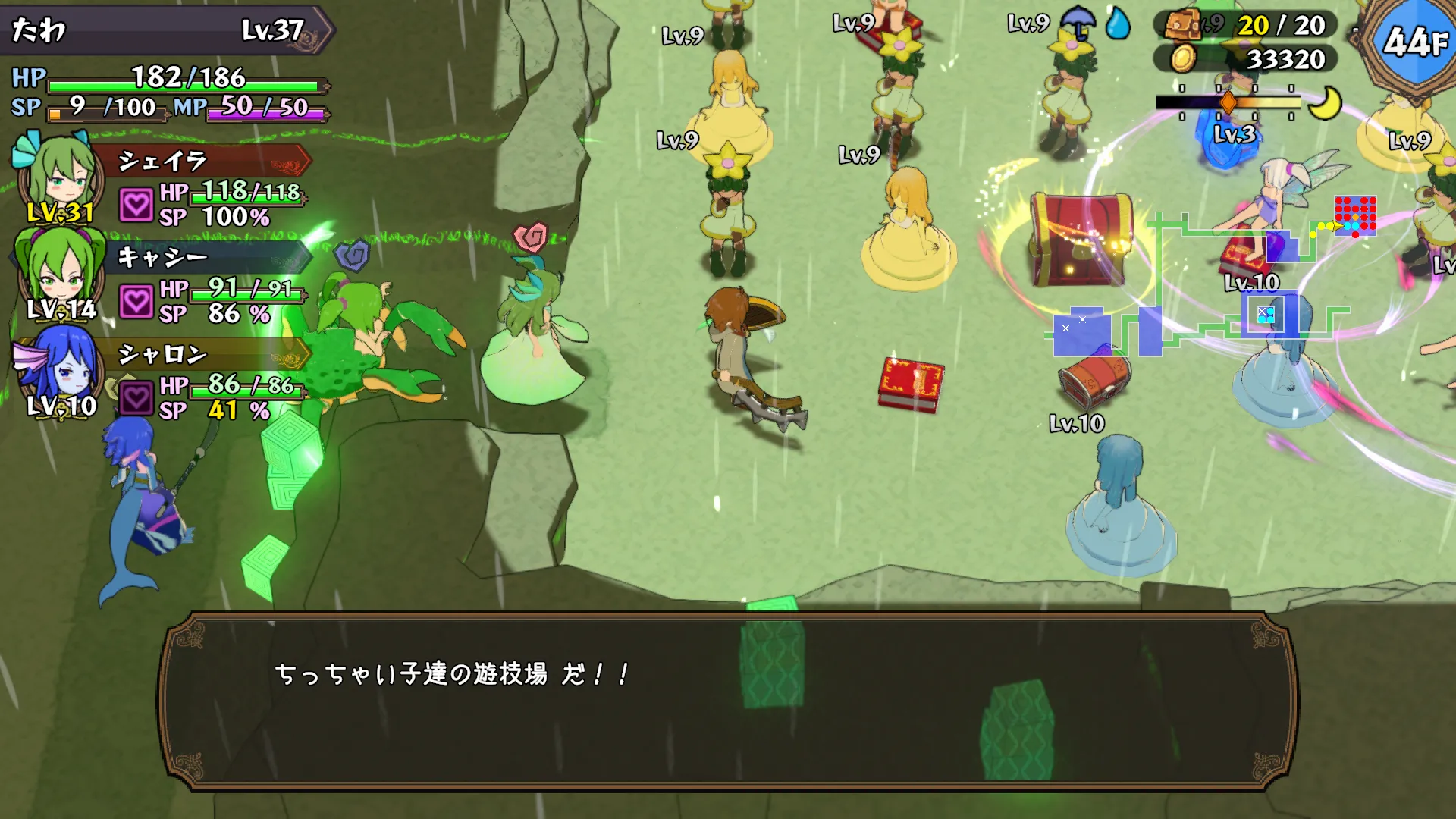Advance the message dialogue box

728,701
